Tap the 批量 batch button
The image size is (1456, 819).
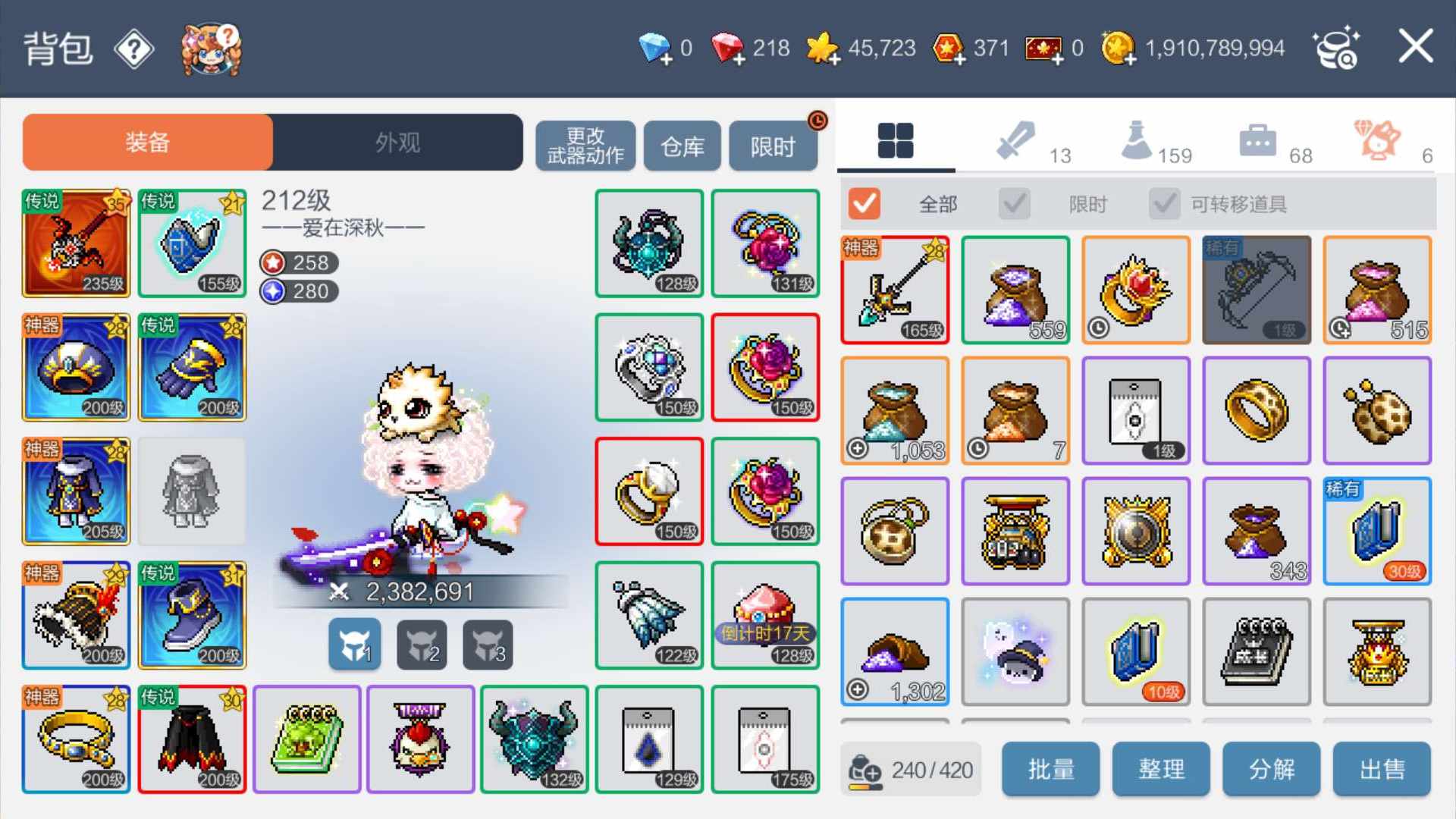pos(1050,769)
